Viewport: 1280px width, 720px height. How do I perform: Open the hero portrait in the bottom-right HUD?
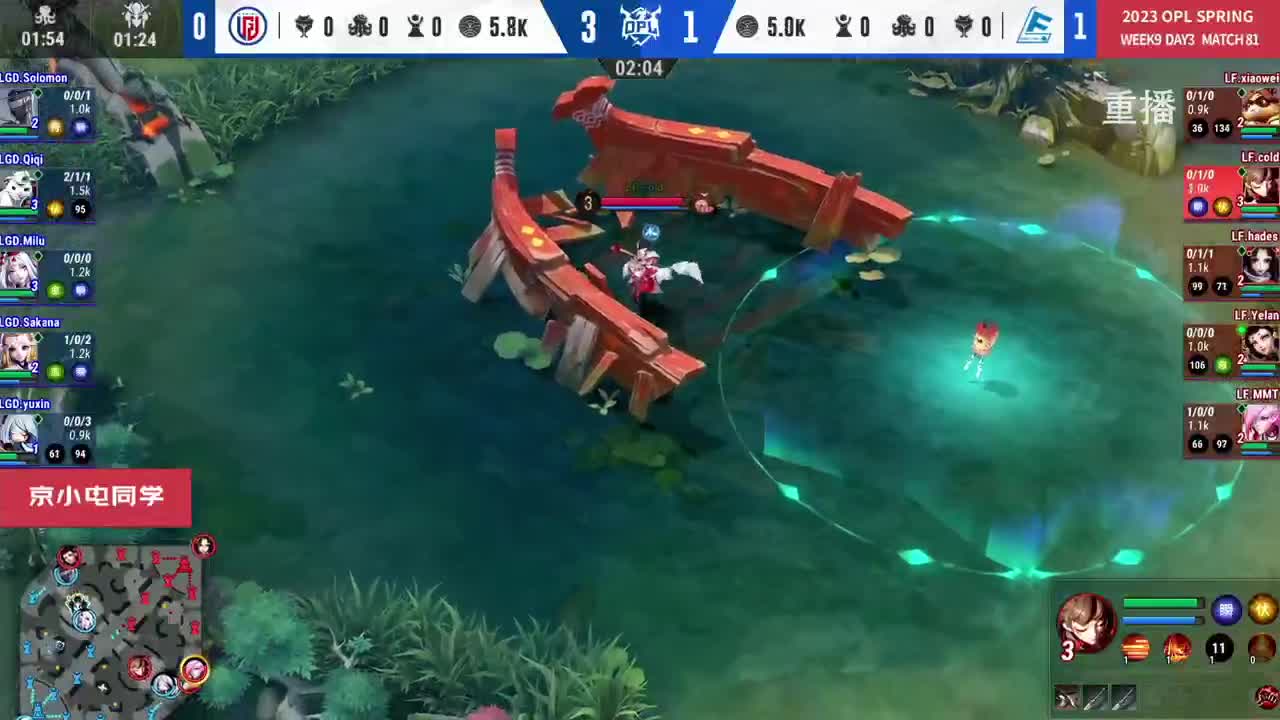point(1088,625)
